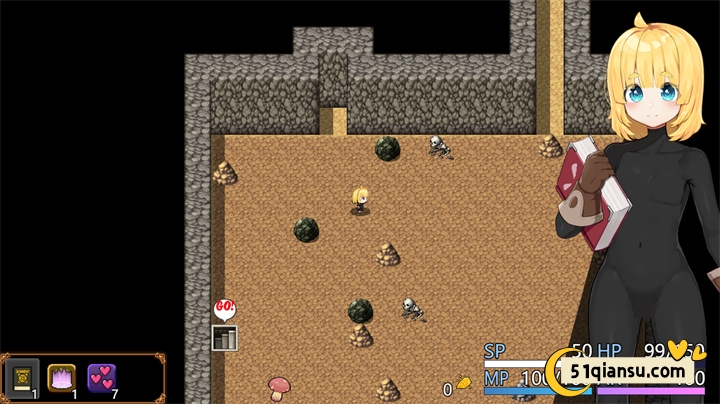
Task: Activate the purple flame skill icon
Action: point(62,378)
